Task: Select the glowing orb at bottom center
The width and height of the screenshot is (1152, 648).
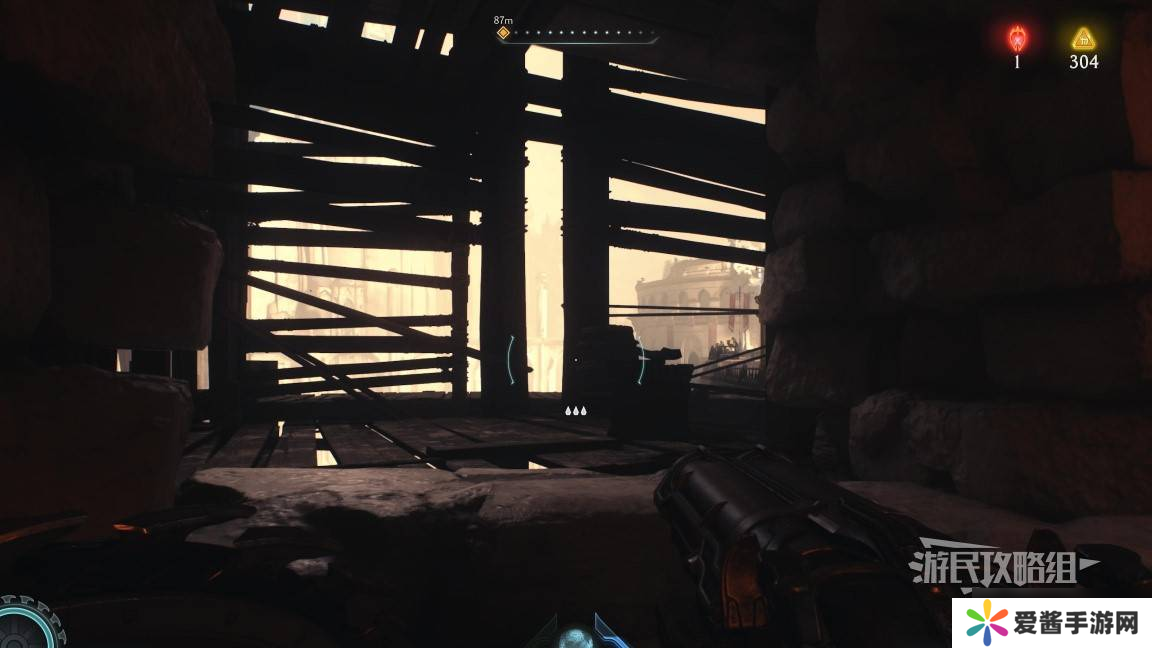Action: [574, 638]
